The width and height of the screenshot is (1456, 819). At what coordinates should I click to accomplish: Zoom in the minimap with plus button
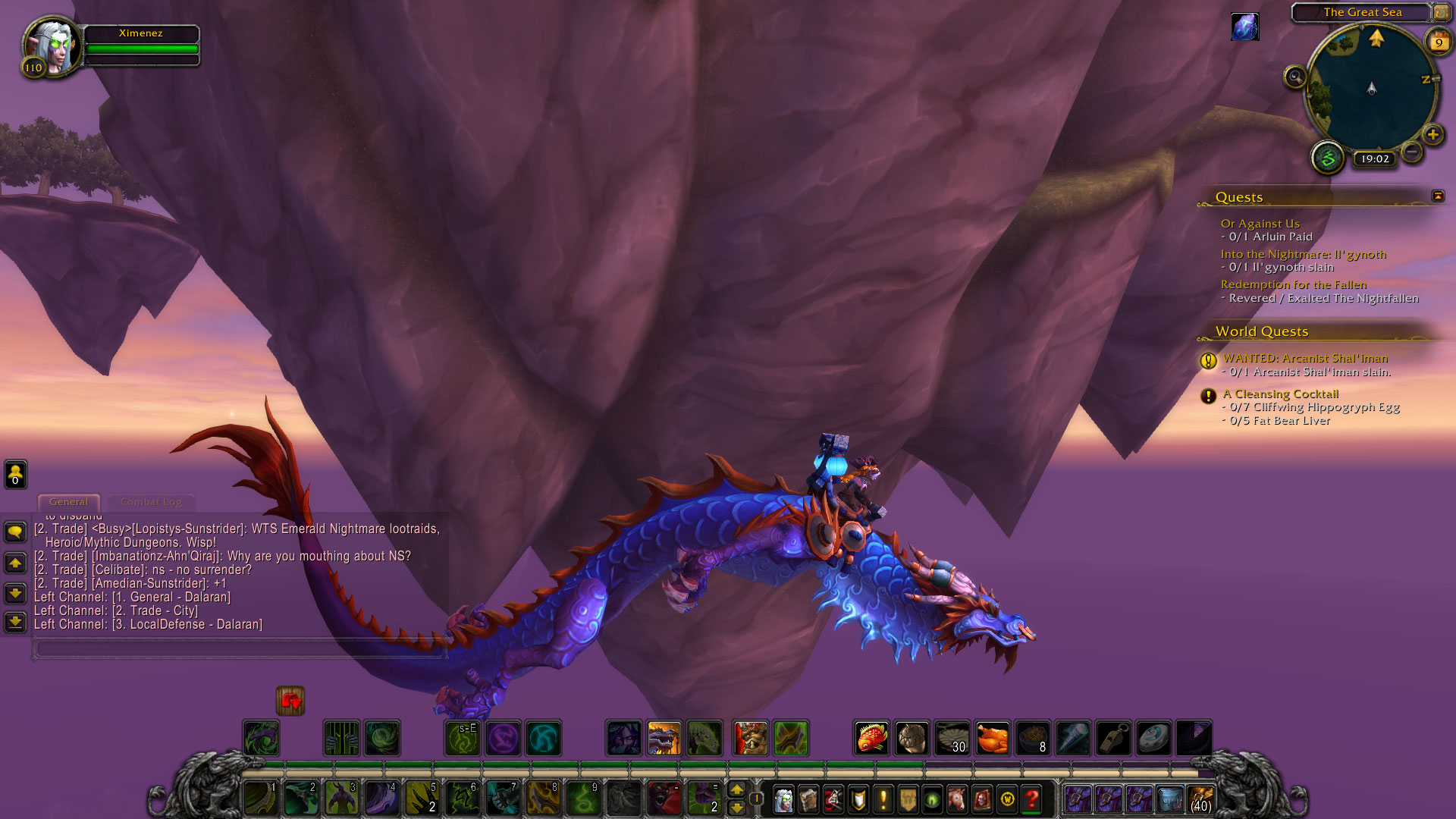click(1432, 135)
